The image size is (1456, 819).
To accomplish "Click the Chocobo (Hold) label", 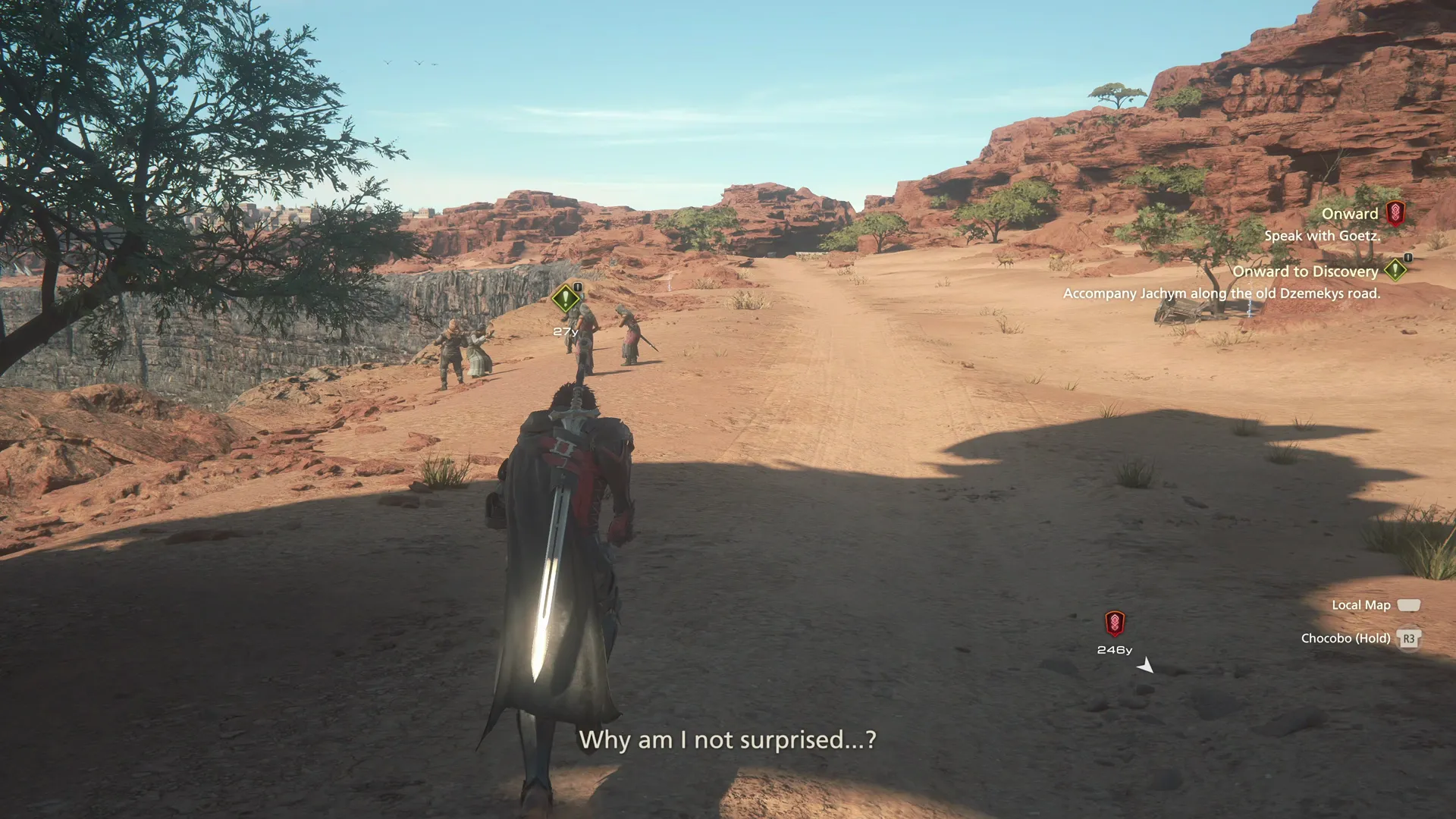I will pos(1347,639).
